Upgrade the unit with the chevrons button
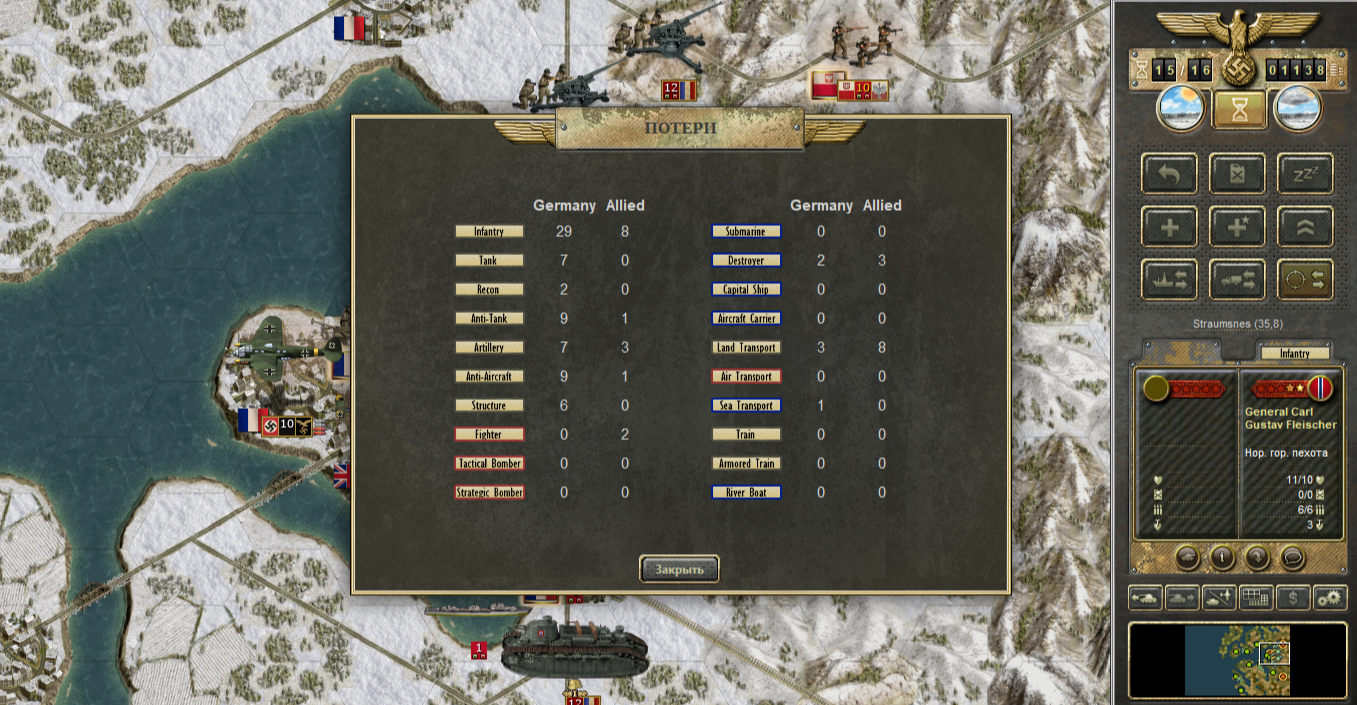 pos(1305,227)
